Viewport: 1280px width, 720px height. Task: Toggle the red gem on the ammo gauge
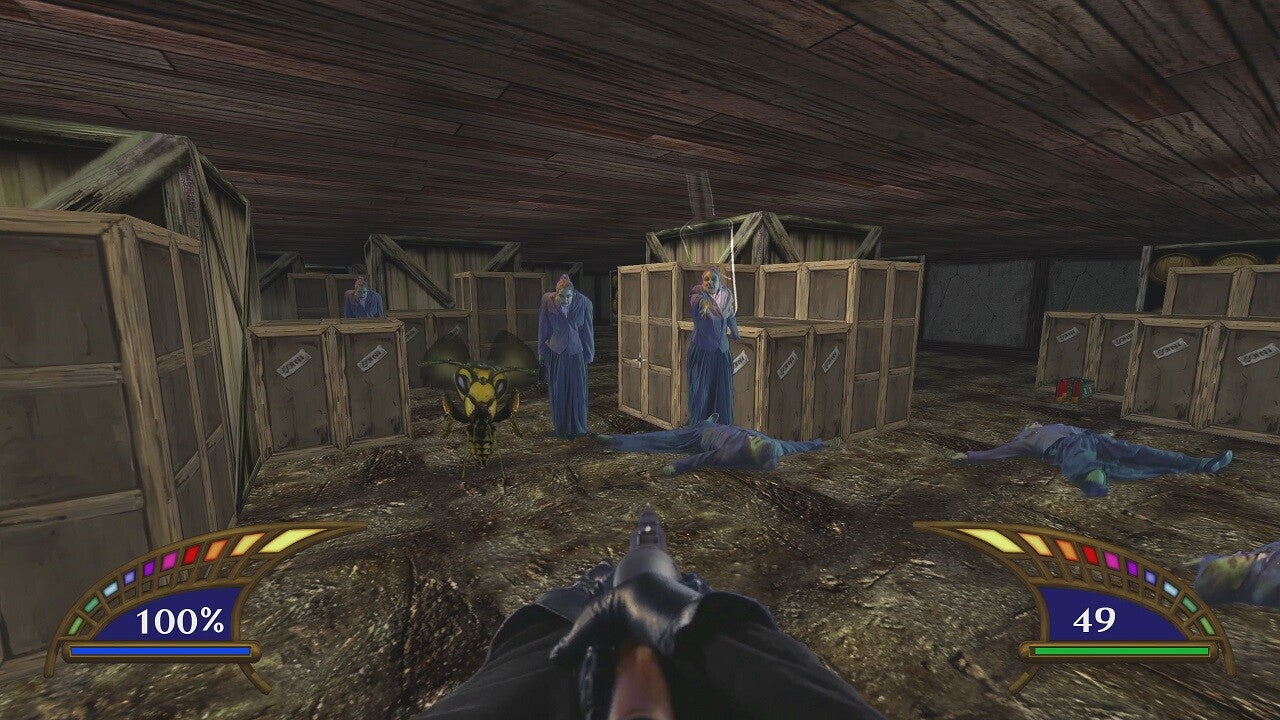(x=1089, y=554)
